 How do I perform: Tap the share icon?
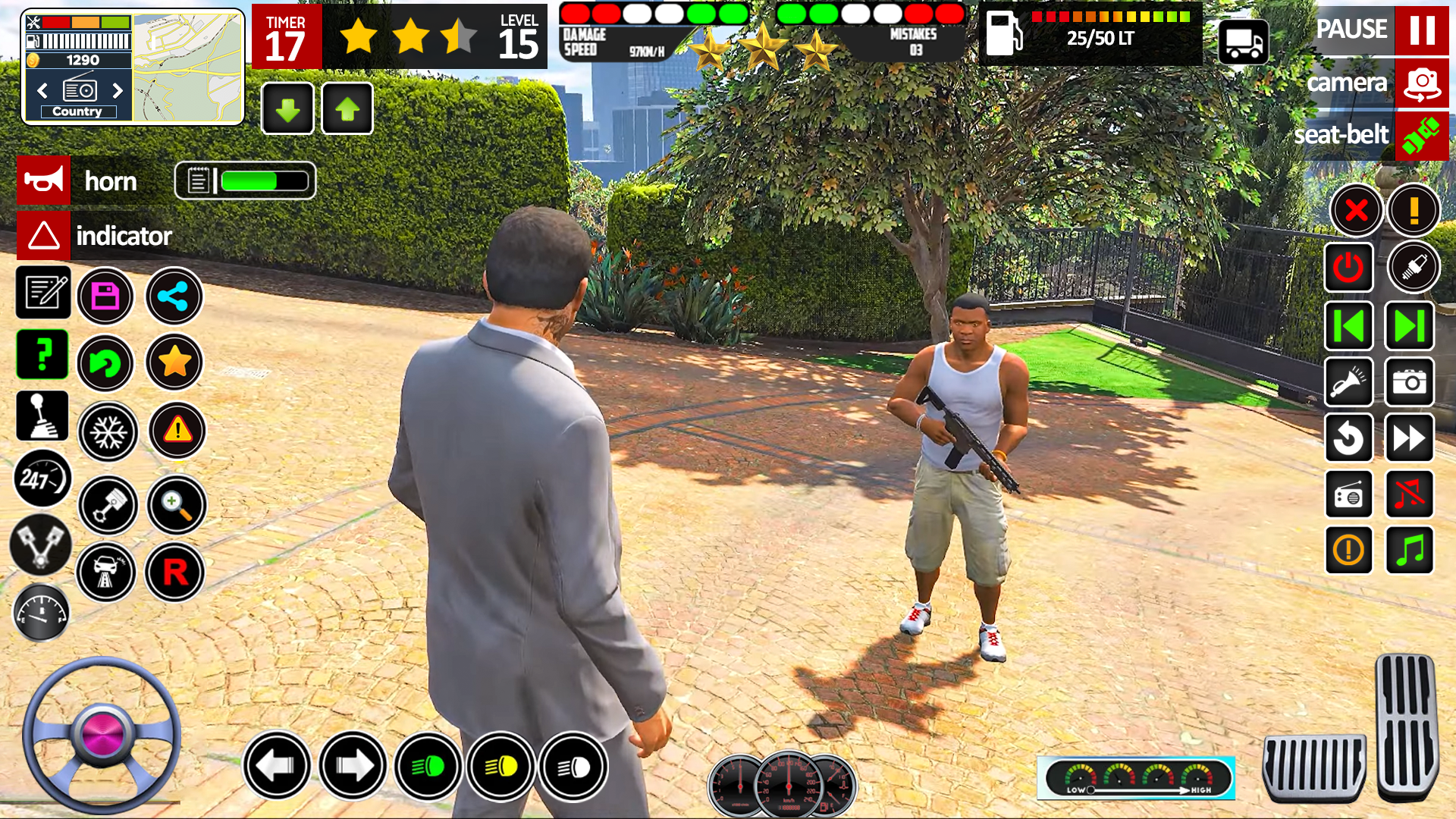(x=174, y=297)
